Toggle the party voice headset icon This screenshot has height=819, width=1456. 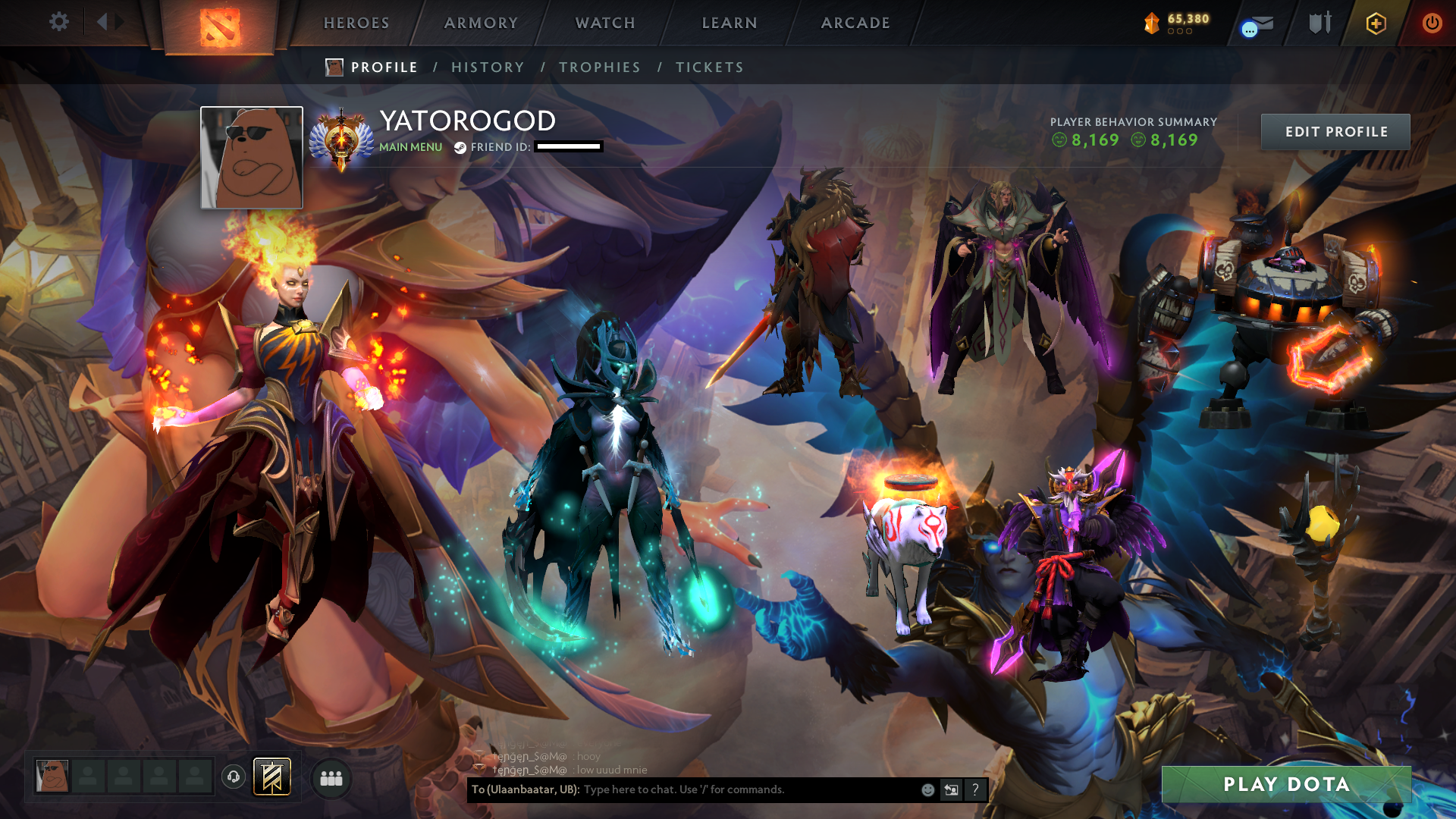pos(234,777)
